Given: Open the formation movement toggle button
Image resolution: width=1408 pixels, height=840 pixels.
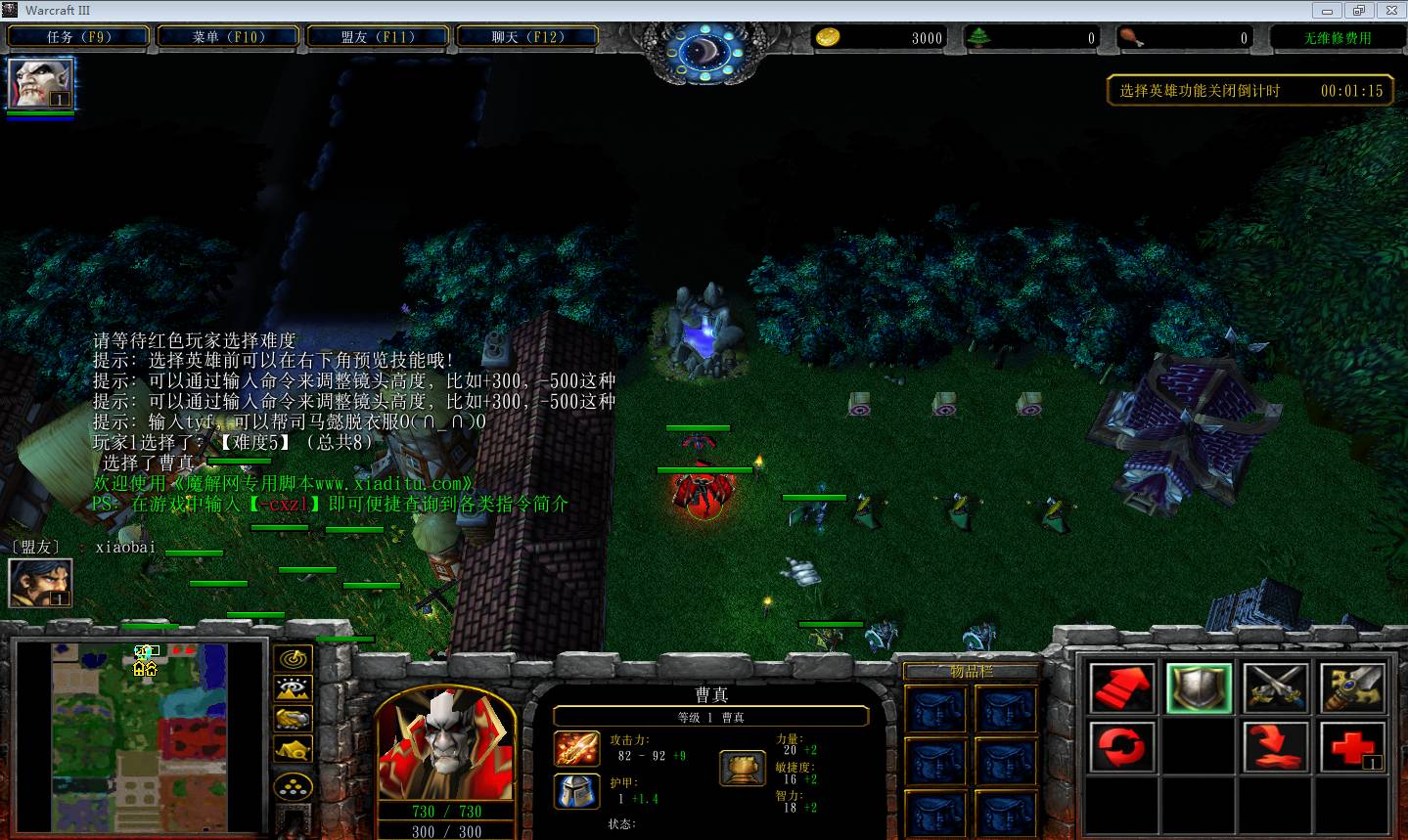Looking at the screenshot, I should [x=293, y=786].
